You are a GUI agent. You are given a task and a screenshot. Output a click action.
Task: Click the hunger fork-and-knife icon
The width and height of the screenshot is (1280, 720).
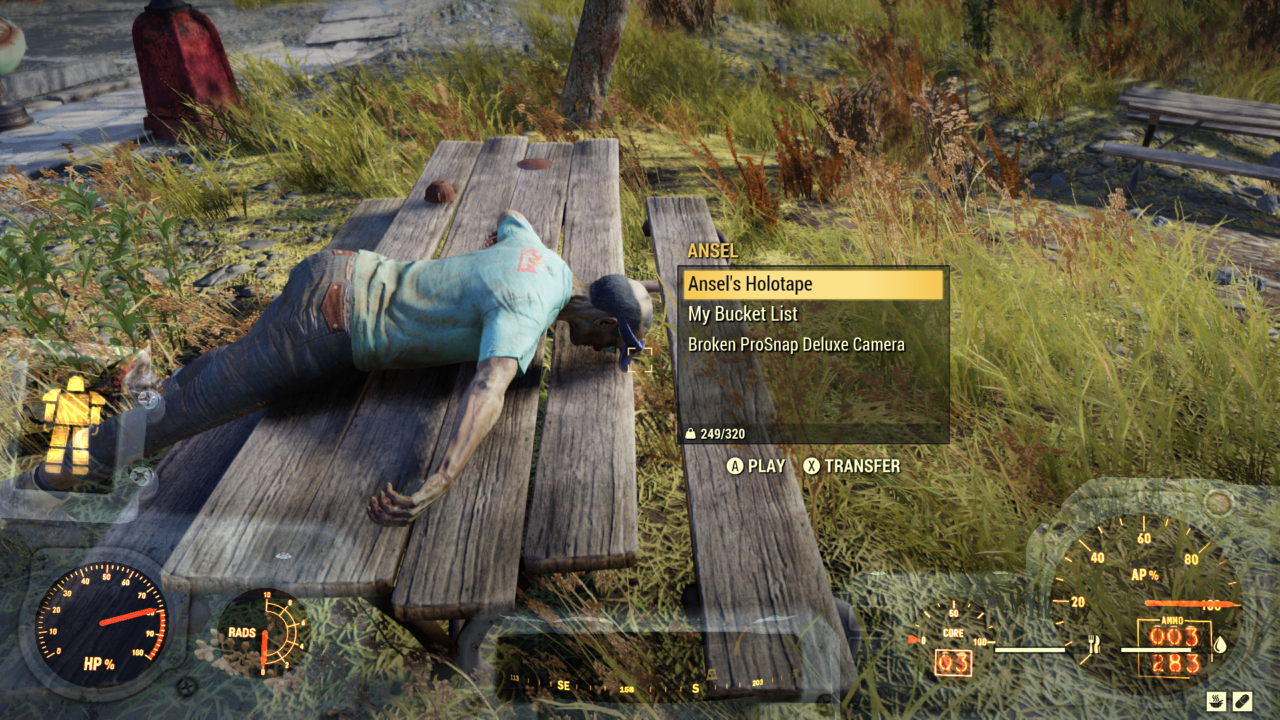pyautogui.click(x=1095, y=645)
